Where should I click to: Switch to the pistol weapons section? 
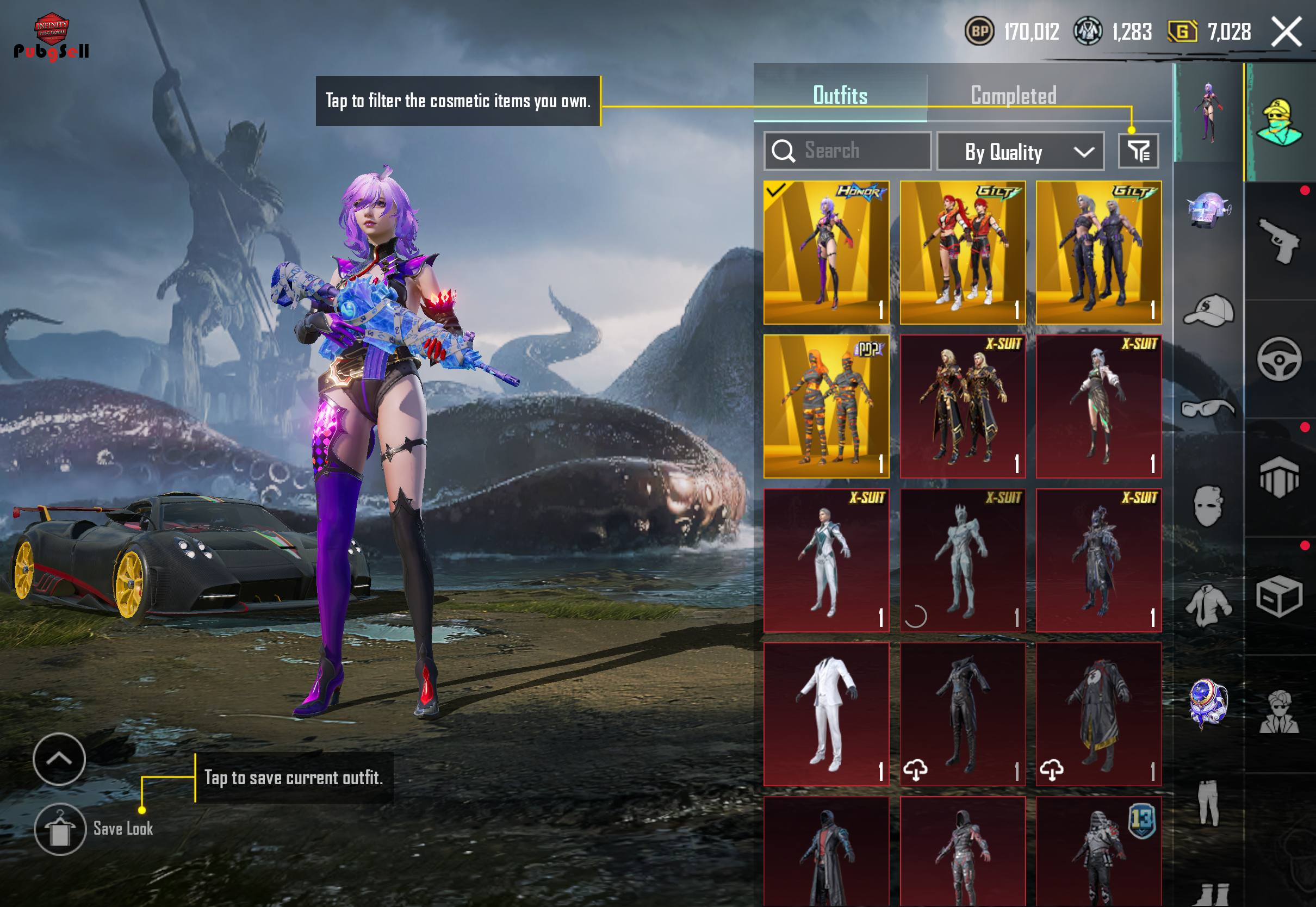tap(1279, 241)
